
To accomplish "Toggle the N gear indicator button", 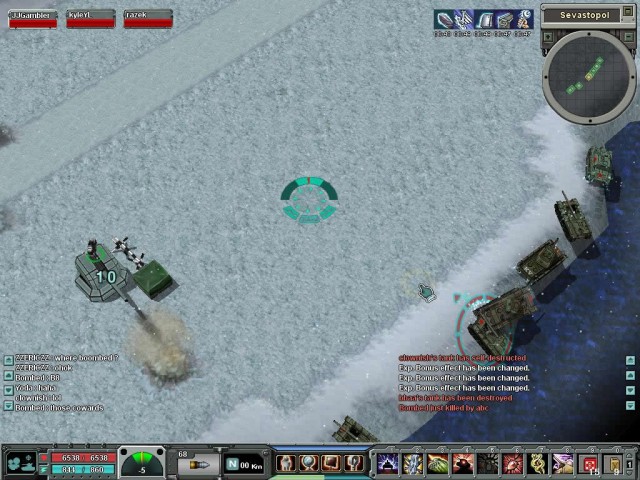I will [x=232, y=464].
